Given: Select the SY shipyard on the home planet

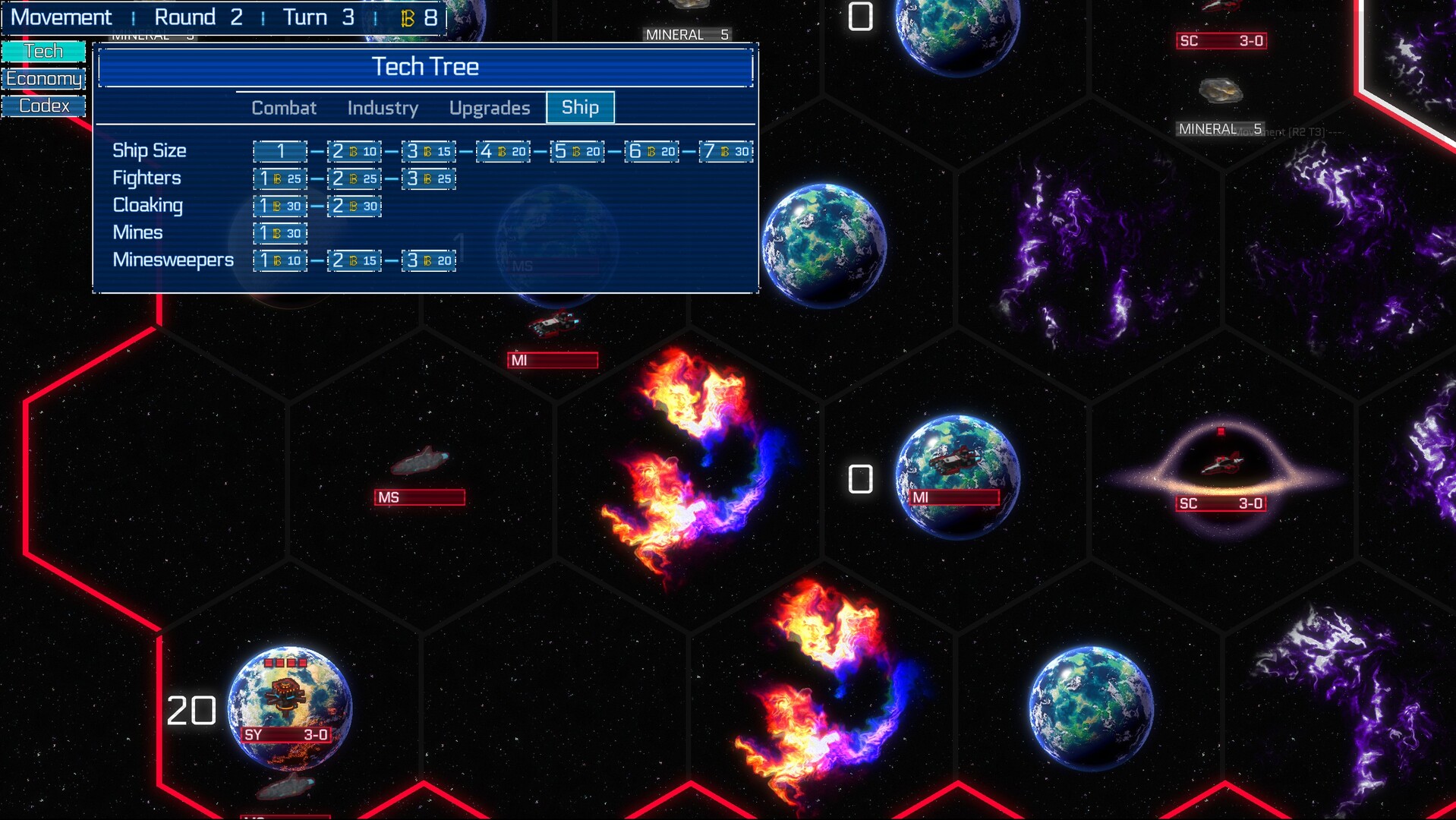Looking at the screenshot, I should click(286, 695).
